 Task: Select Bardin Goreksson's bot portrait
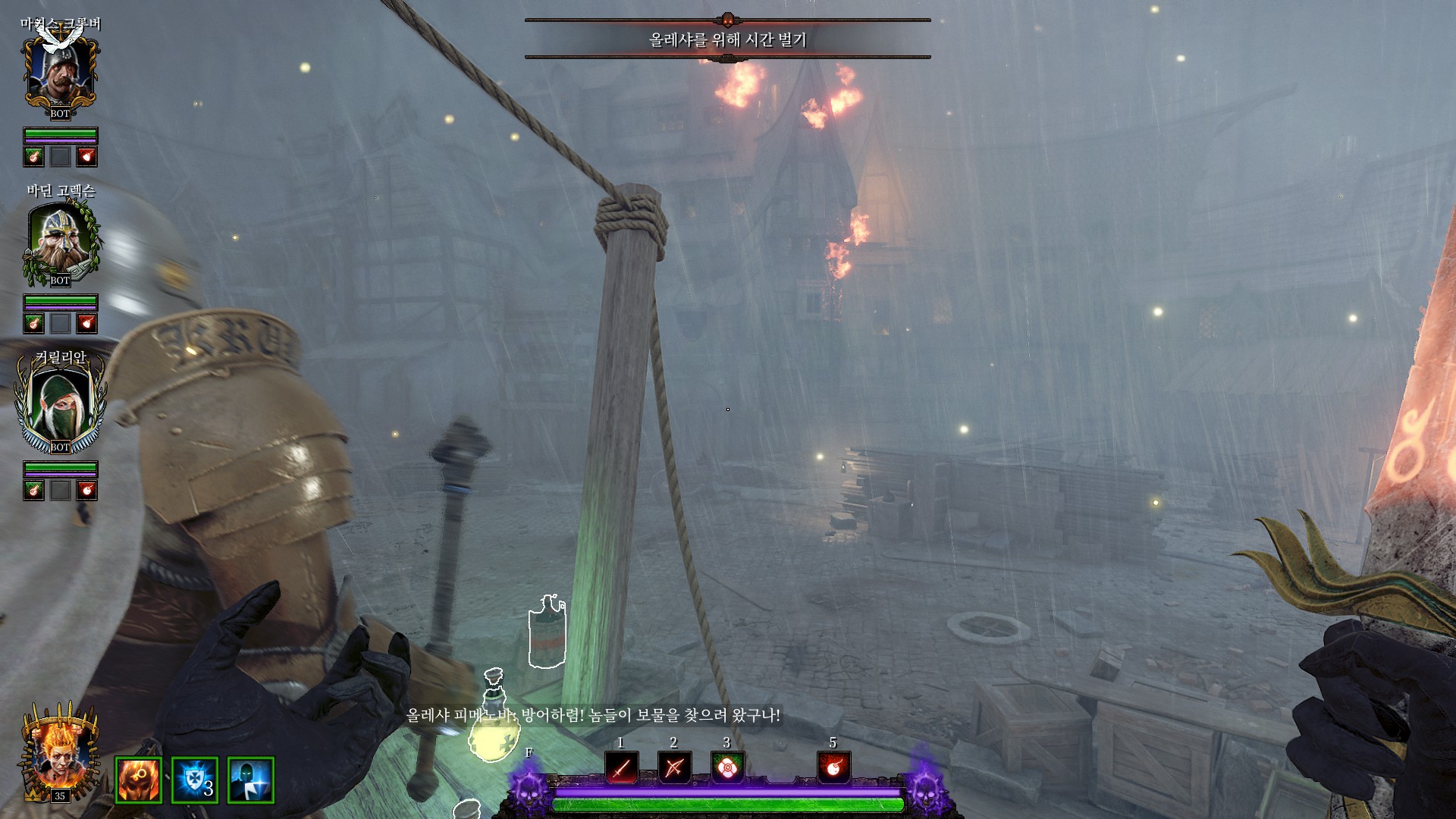60,240
